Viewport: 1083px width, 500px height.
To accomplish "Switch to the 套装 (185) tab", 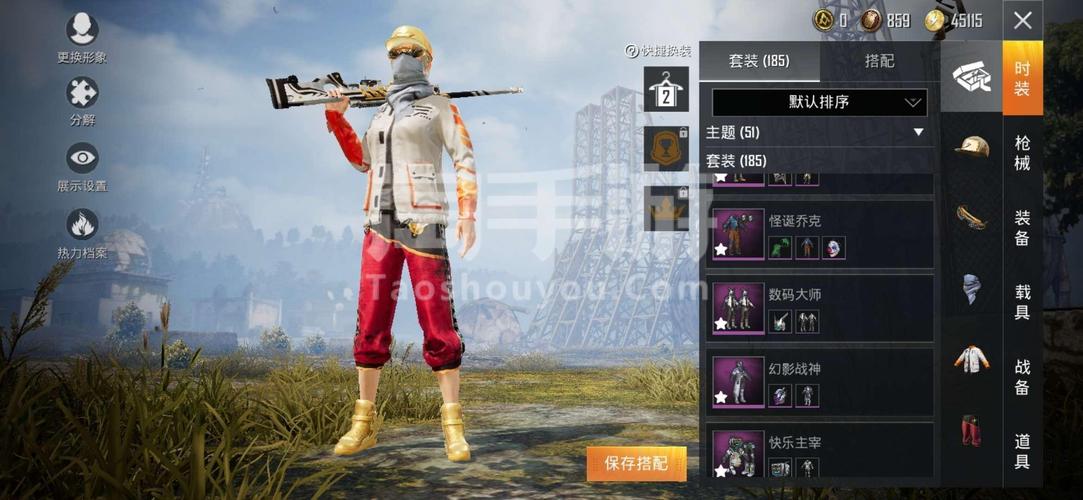I will click(x=759, y=61).
